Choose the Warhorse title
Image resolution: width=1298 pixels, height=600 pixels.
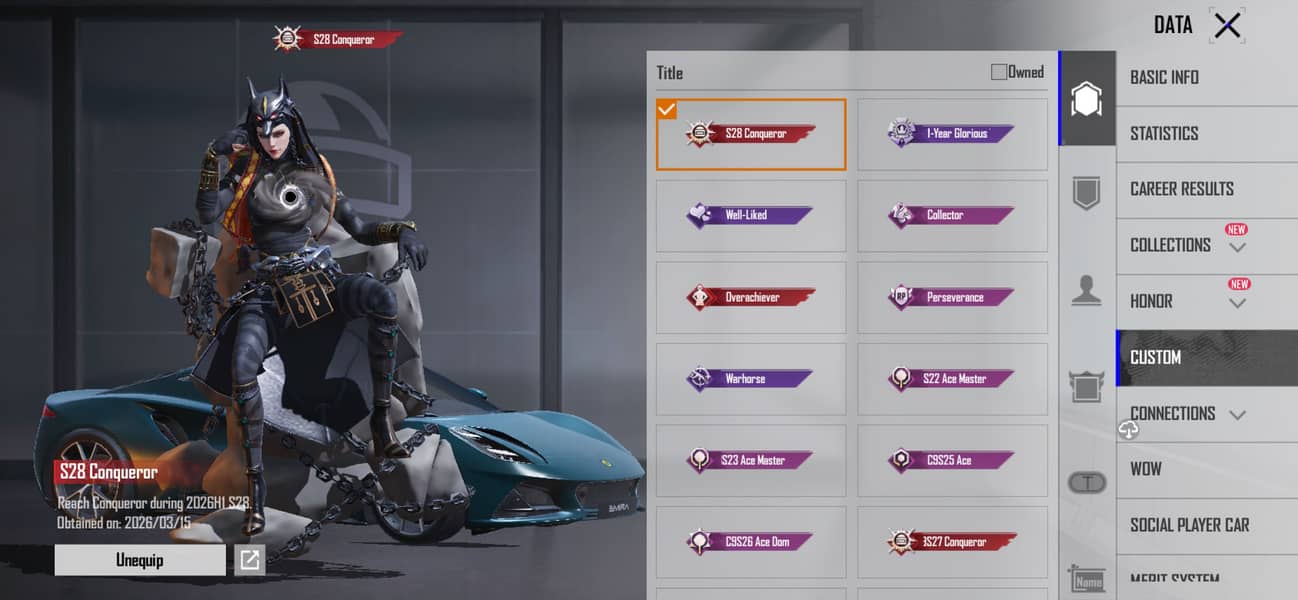[751, 379]
